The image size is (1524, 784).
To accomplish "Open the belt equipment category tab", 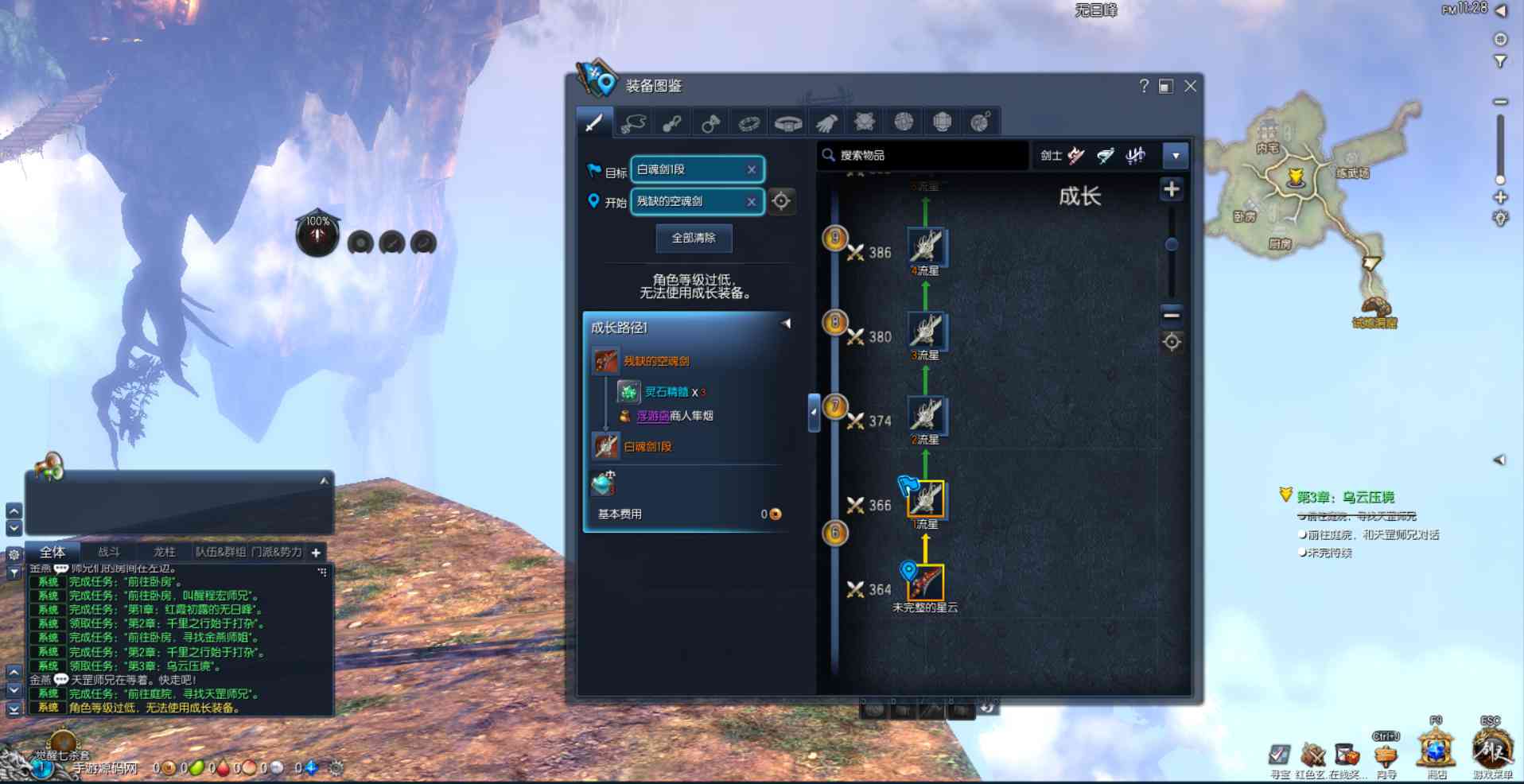I will (788, 122).
